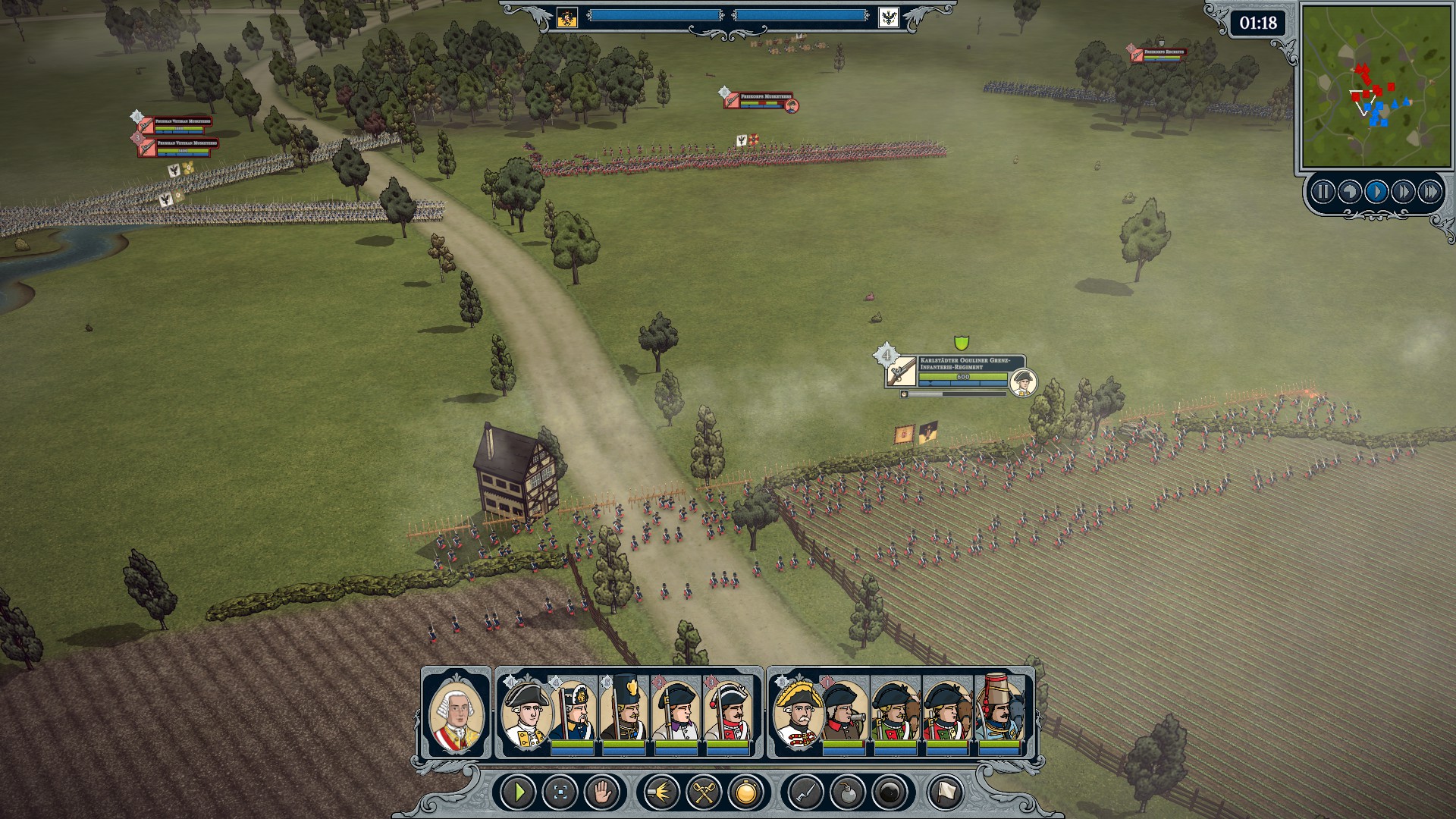Pause the battle with the pause button
This screenshot has width=1456, height=819.
point(1323,192)
